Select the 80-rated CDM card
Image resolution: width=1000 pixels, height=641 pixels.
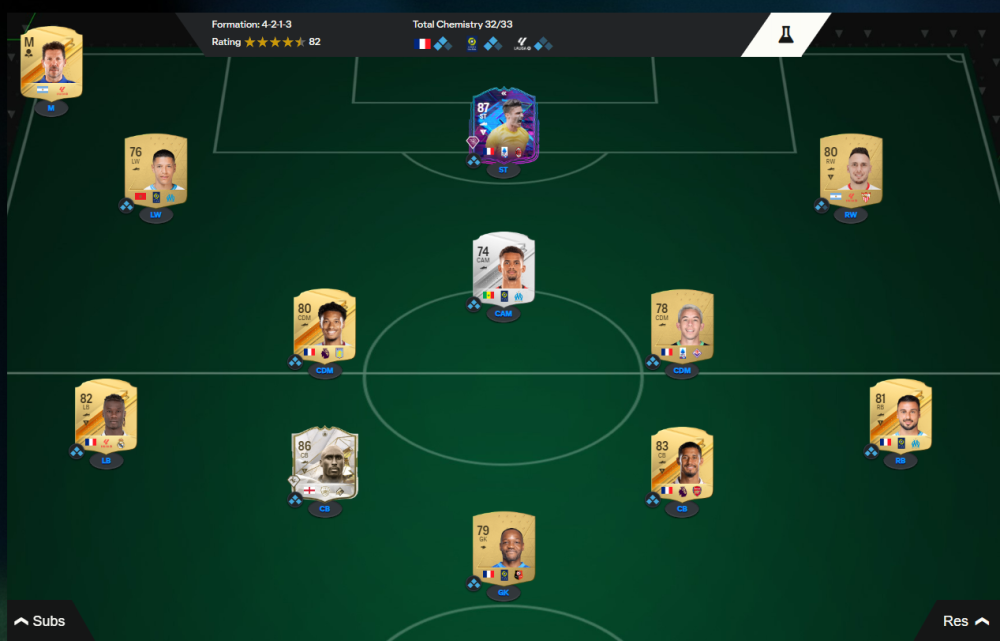click(x=324, y=324)
